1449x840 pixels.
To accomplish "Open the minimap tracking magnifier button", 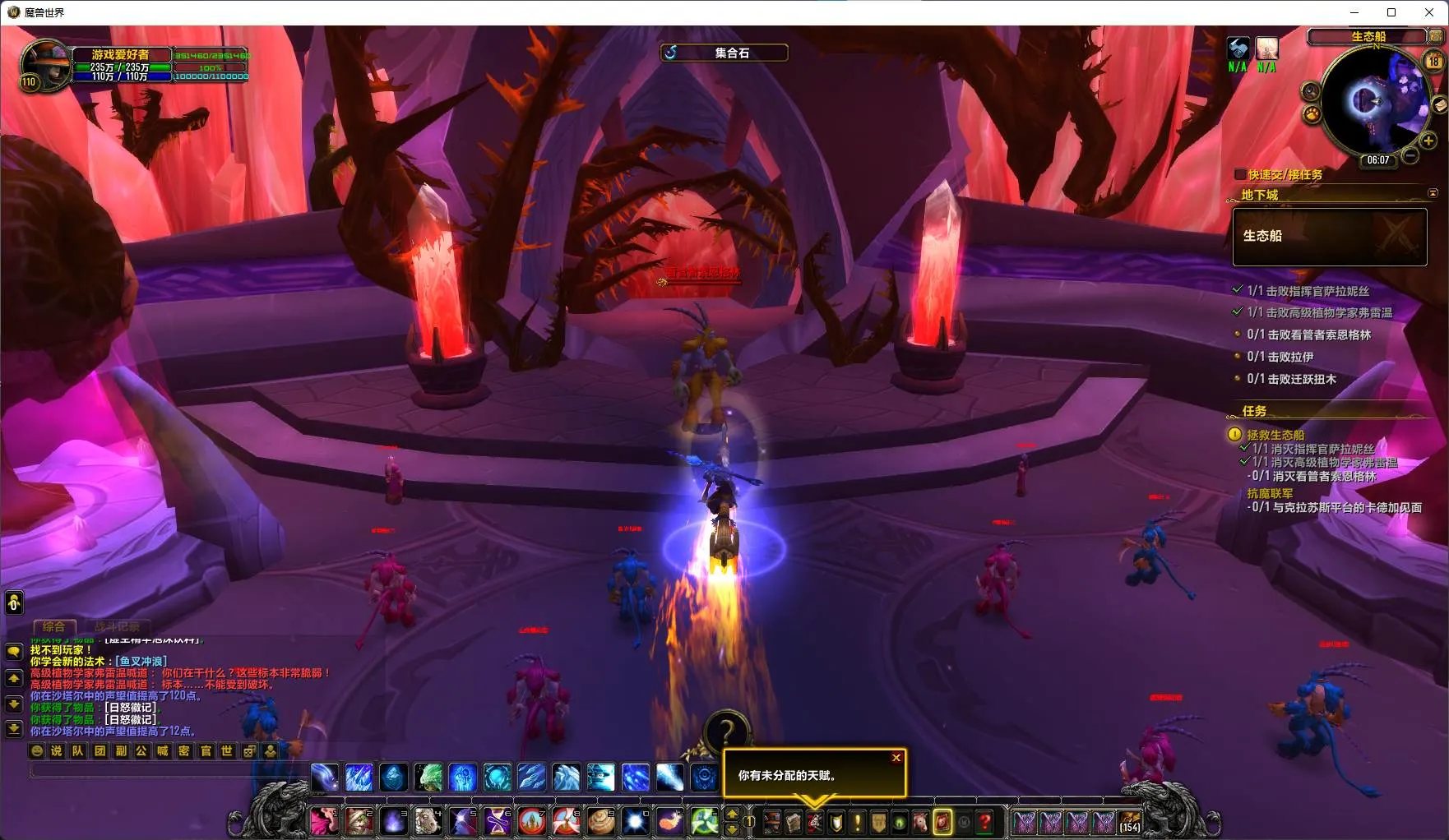I will click(1311, 92).
